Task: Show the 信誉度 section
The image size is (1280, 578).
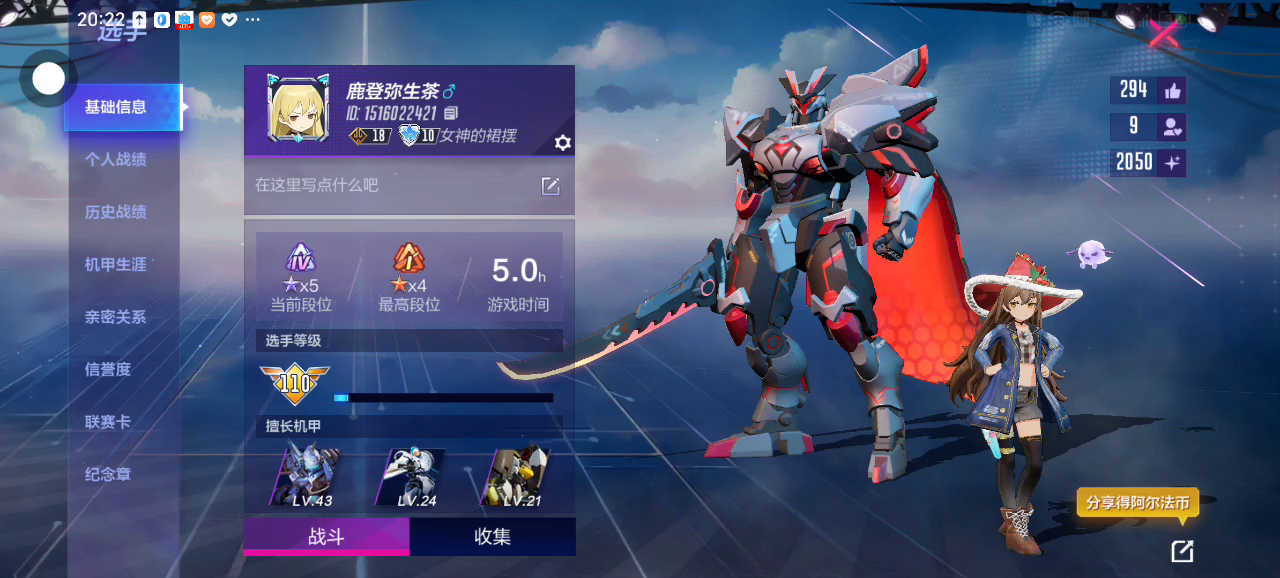Action: (108, 369)
